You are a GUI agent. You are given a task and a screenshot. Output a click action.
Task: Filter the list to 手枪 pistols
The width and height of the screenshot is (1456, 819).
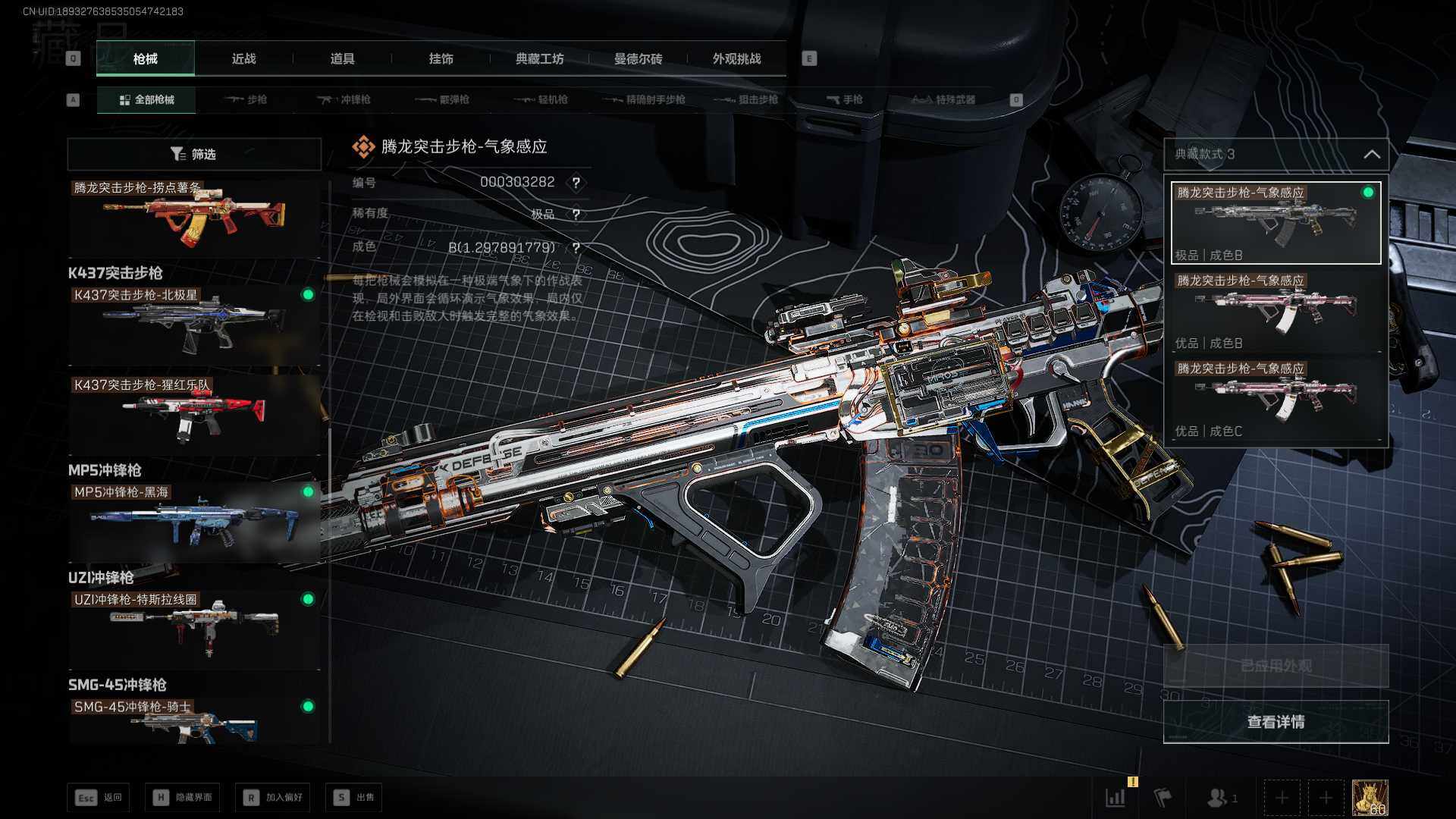pyautogui.click(x=844, y=99)
